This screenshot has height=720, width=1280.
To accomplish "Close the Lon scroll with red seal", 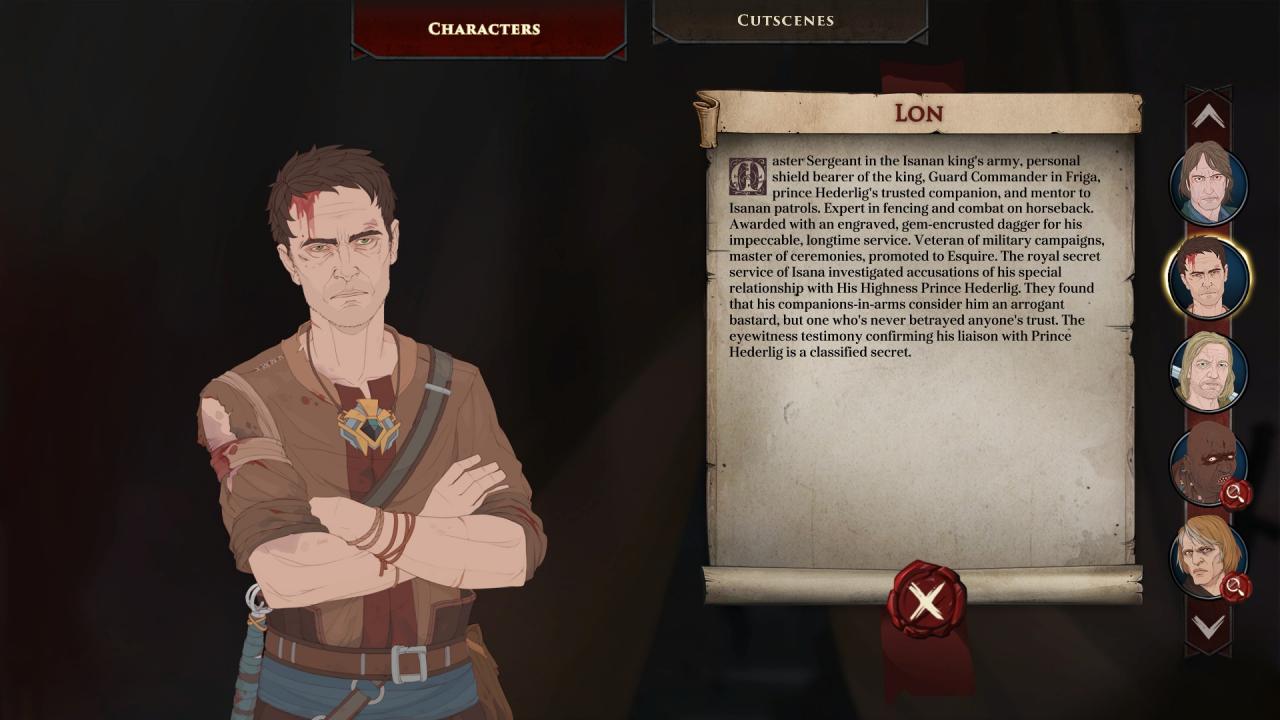I will click(926, 600).
